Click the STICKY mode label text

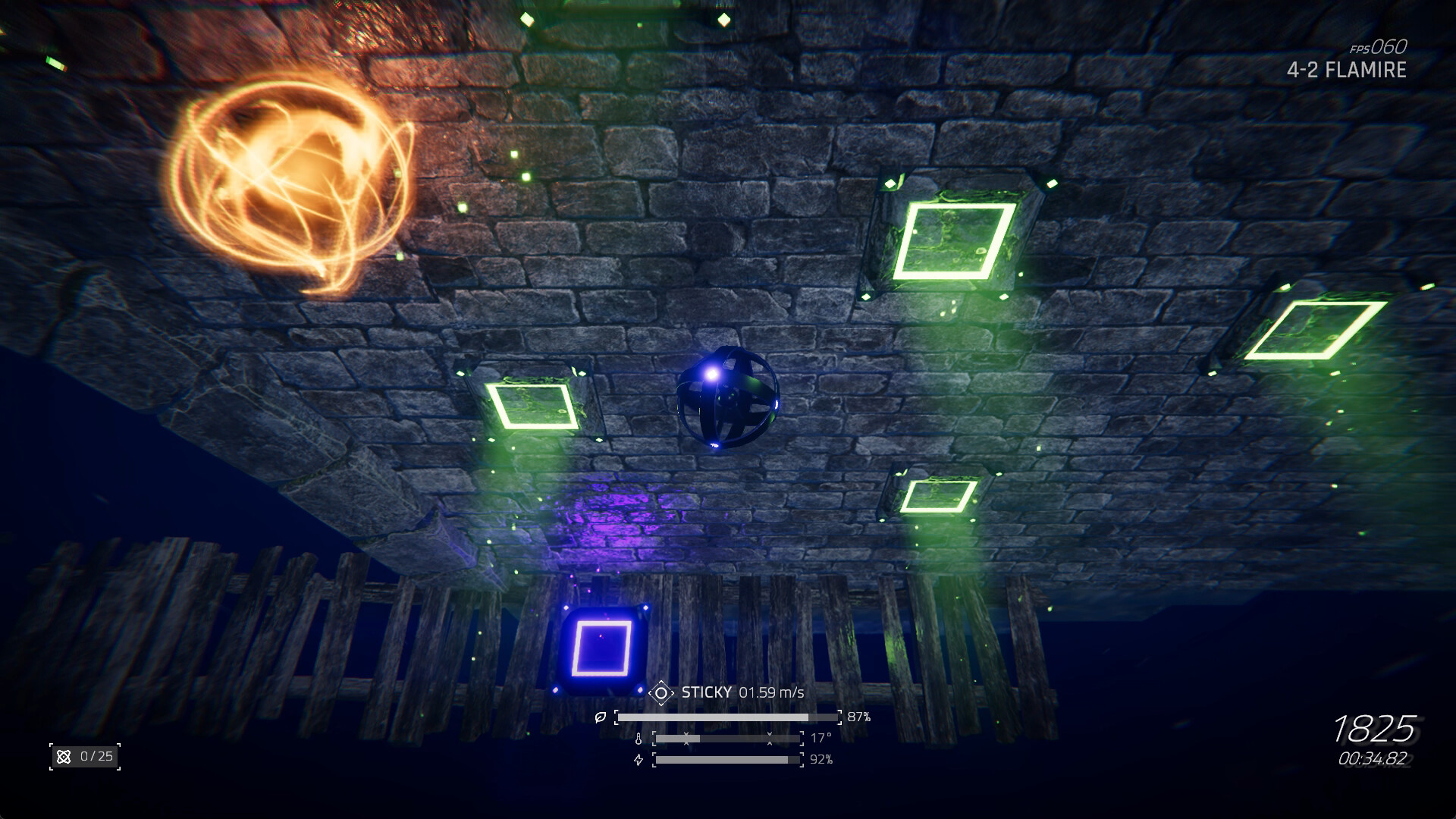pos(707,692)
